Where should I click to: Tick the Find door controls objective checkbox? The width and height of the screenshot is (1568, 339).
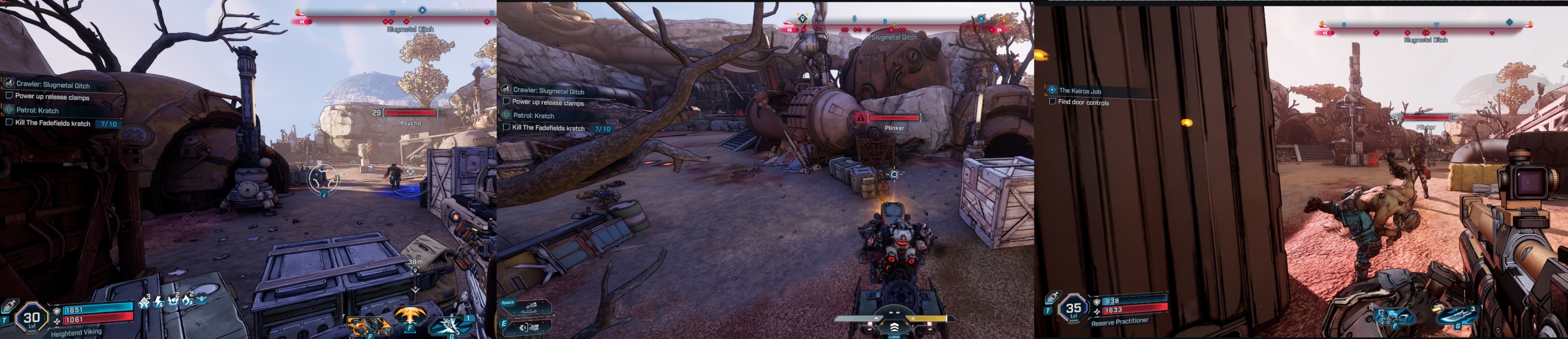[x=1052, y=102]
